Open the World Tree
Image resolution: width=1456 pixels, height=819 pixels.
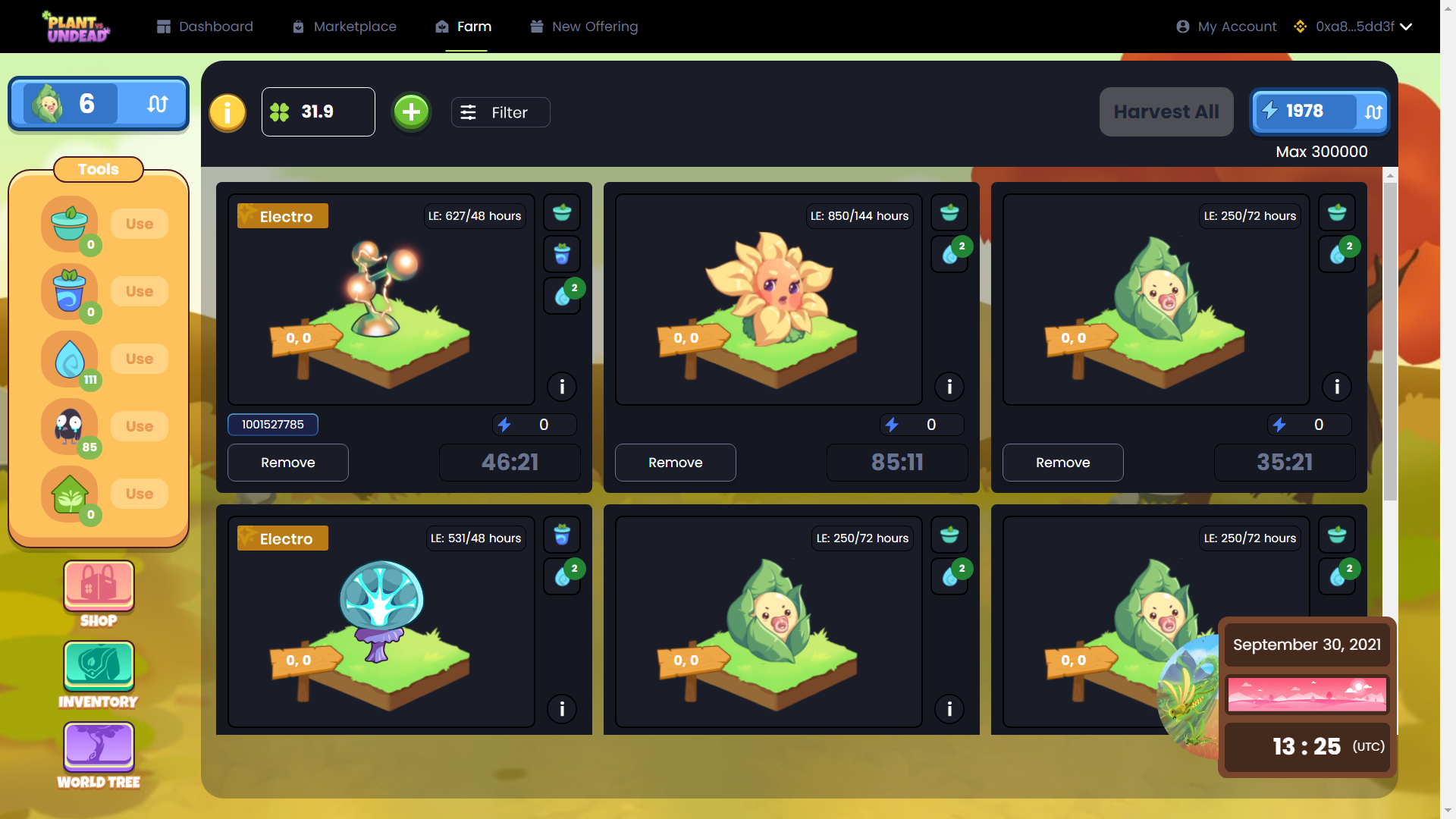pos(99,755)
